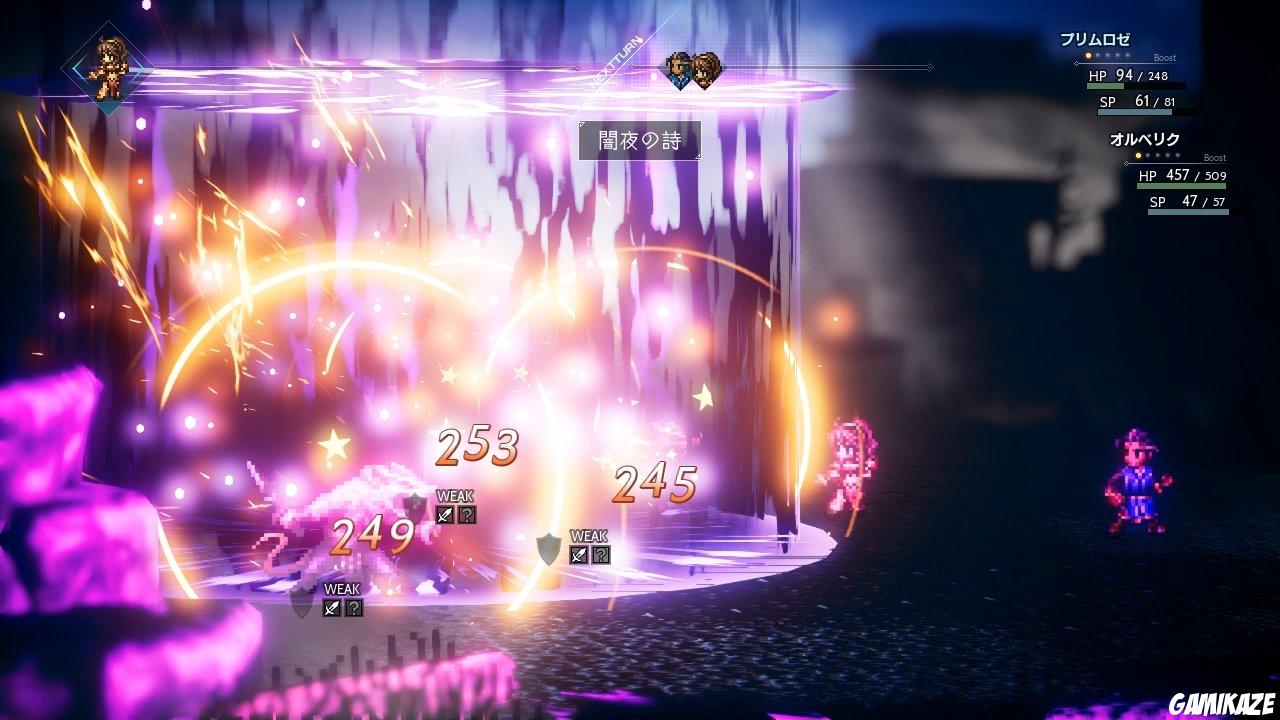Click プリムロゼ's green HP bar
Viewport: 1280px width, 720px height.
(1105, 86)
